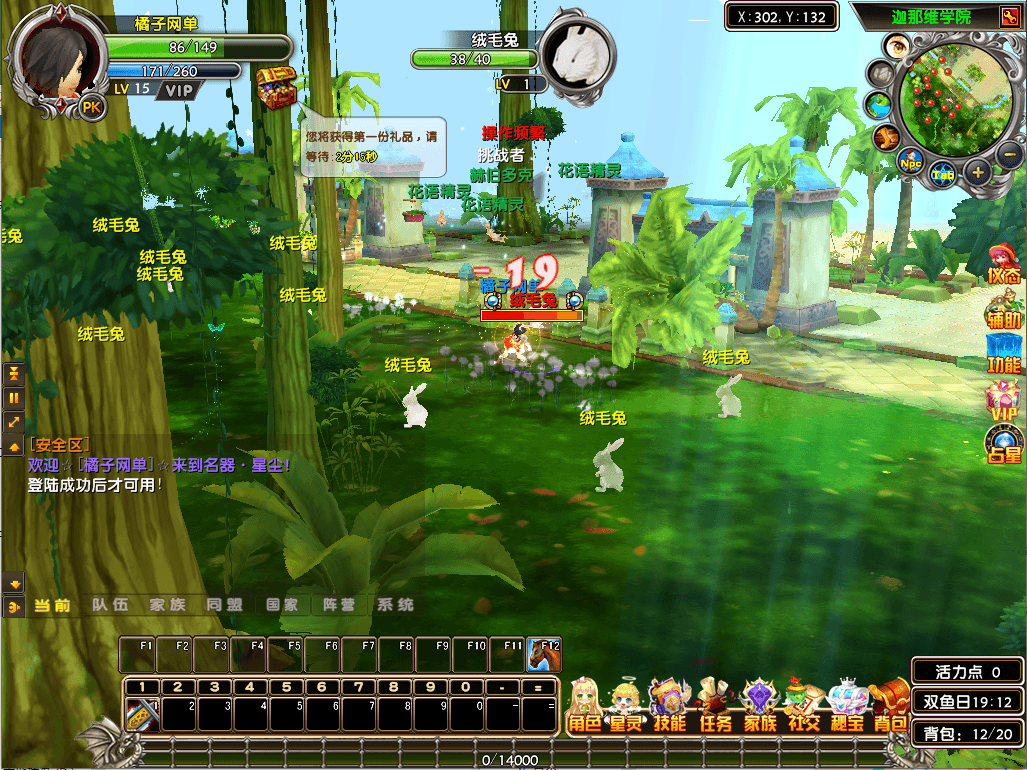Switch chat to the 系统 system tab
Screen dimensions: 1027x770
[394, 605]
